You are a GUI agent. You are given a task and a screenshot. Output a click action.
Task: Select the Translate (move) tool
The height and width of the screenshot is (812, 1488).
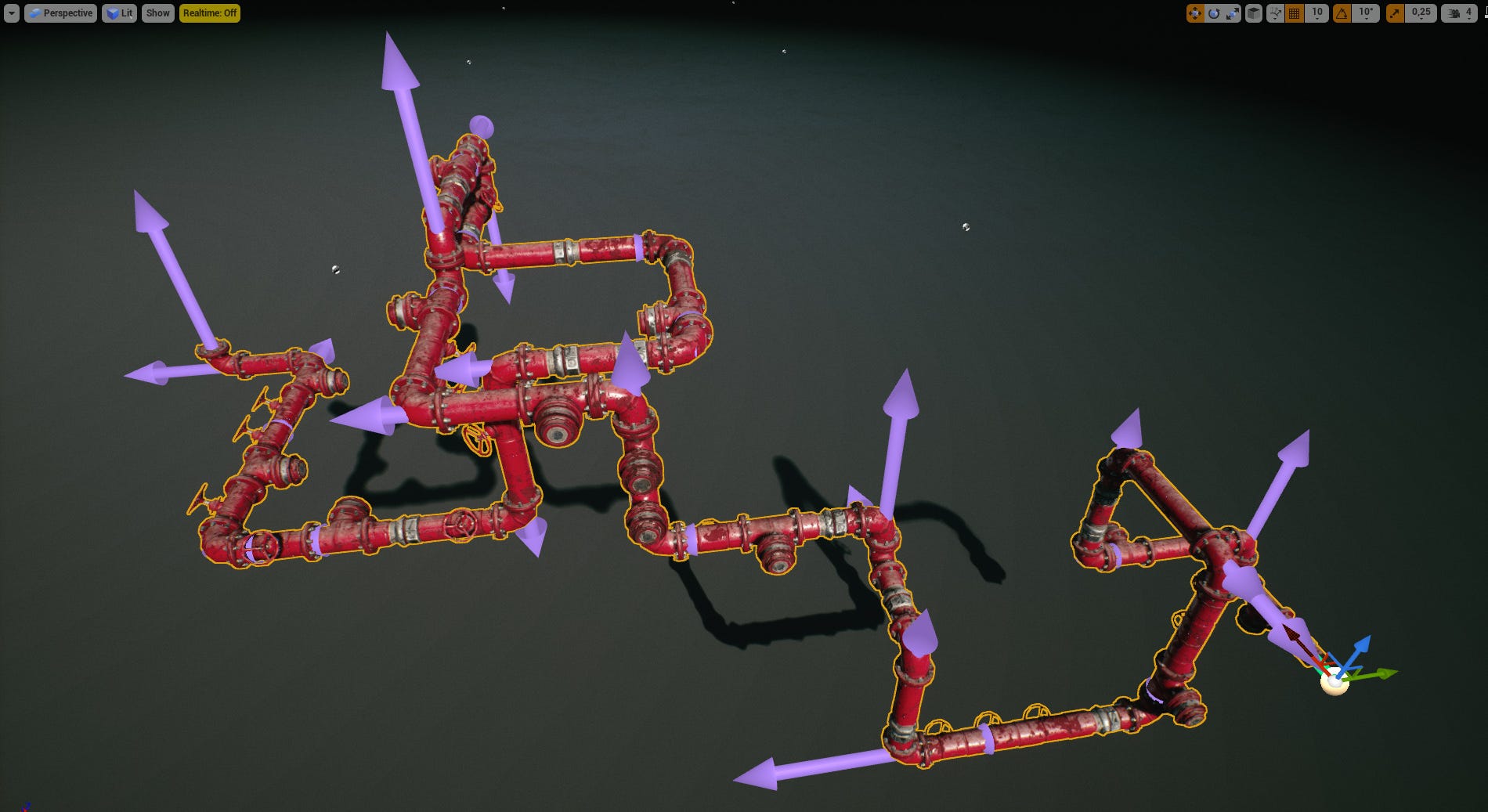point(1195,13)
